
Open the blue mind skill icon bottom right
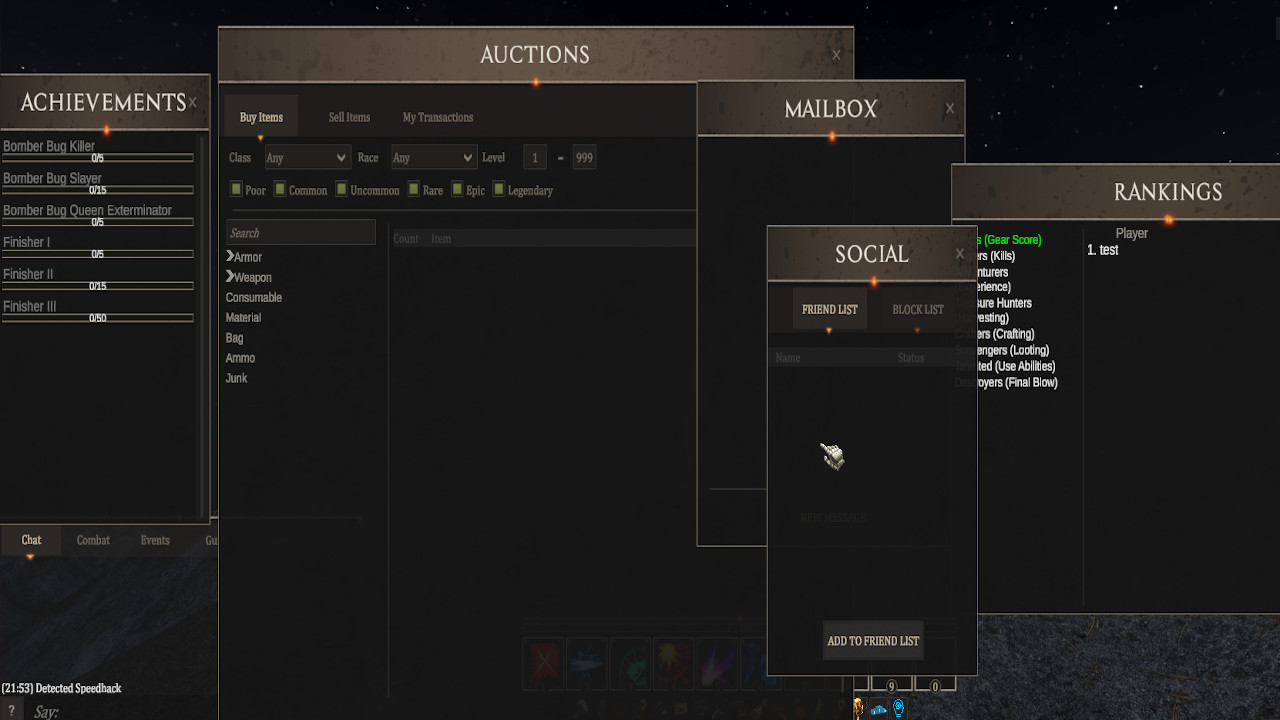pos(898,708)
